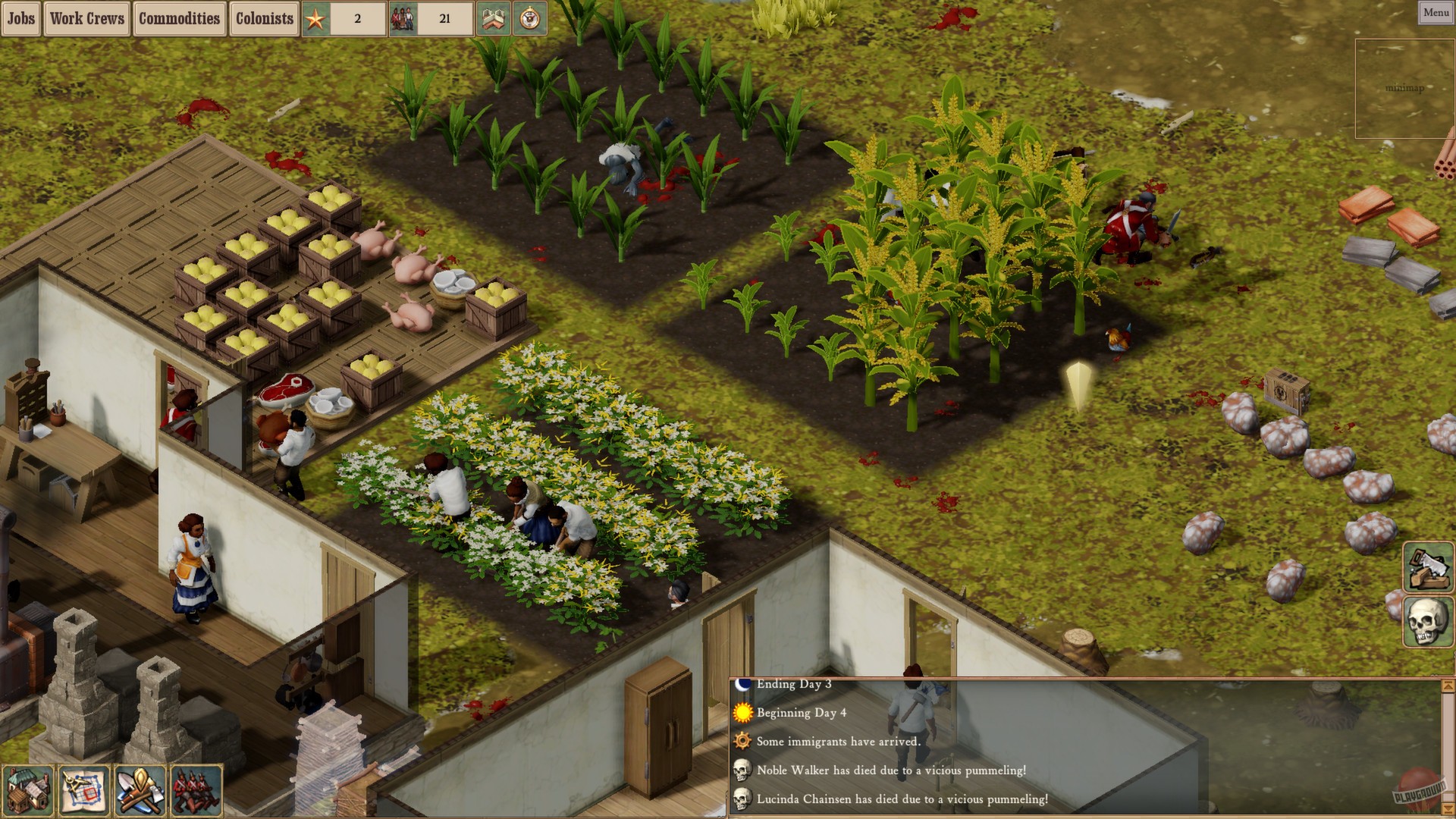This screenshot has width=1456, height=819.
Task: Click the minimap in the corner
Action: [x=1404, y=87]
